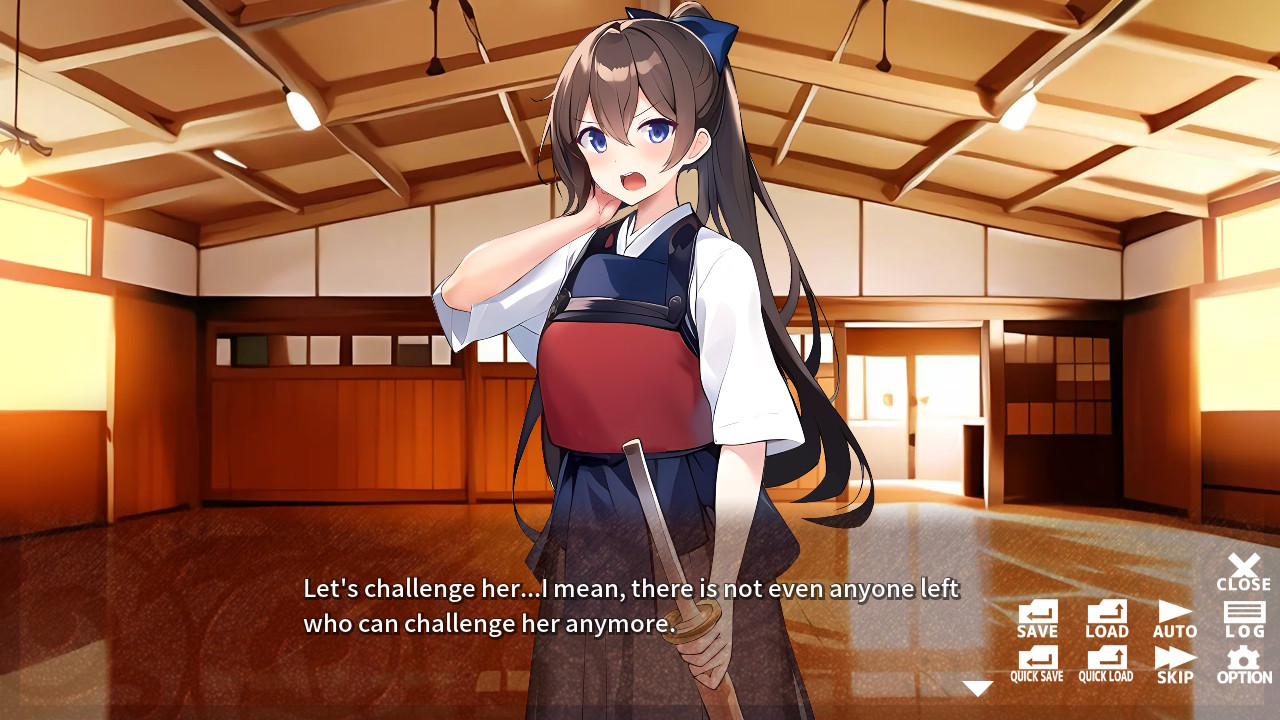Fast-forward dialogue with the SKIP icon

pos(1173,662)
